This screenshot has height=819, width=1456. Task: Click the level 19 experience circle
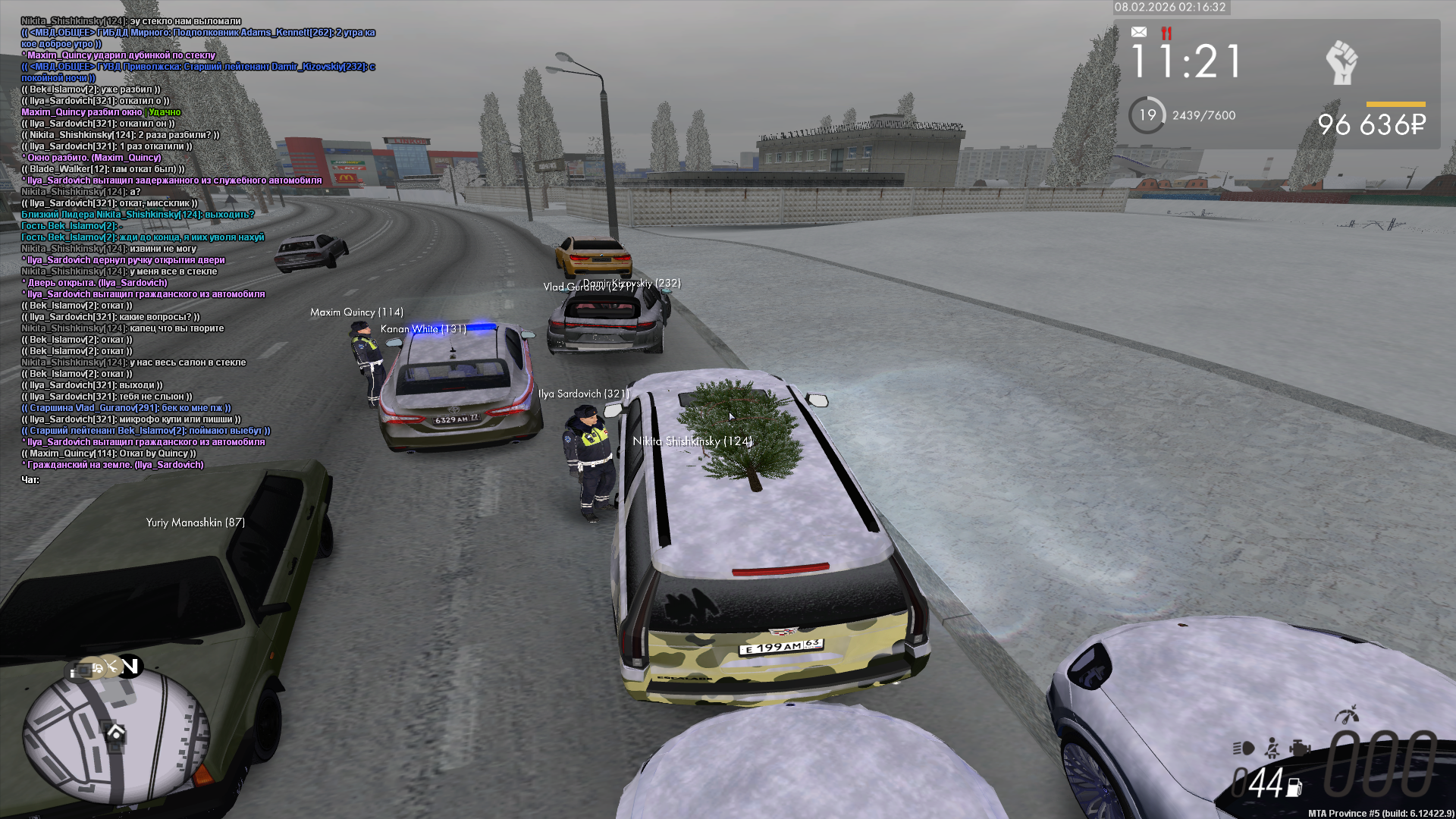pyautogui.click(x=1147, y=115)
